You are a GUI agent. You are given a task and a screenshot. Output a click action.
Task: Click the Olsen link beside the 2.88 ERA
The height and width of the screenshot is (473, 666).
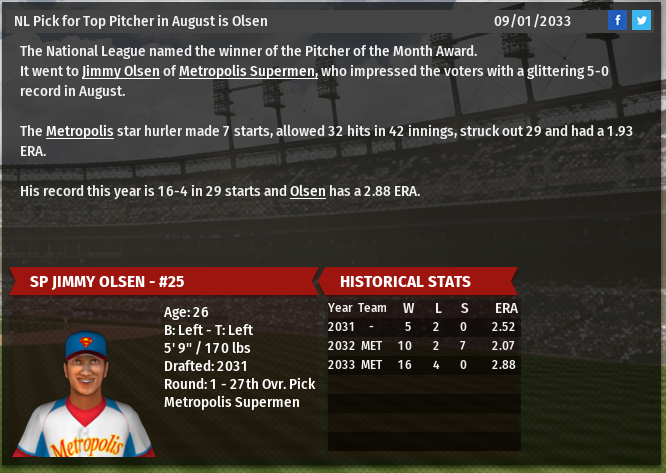(x=308, y=191)
